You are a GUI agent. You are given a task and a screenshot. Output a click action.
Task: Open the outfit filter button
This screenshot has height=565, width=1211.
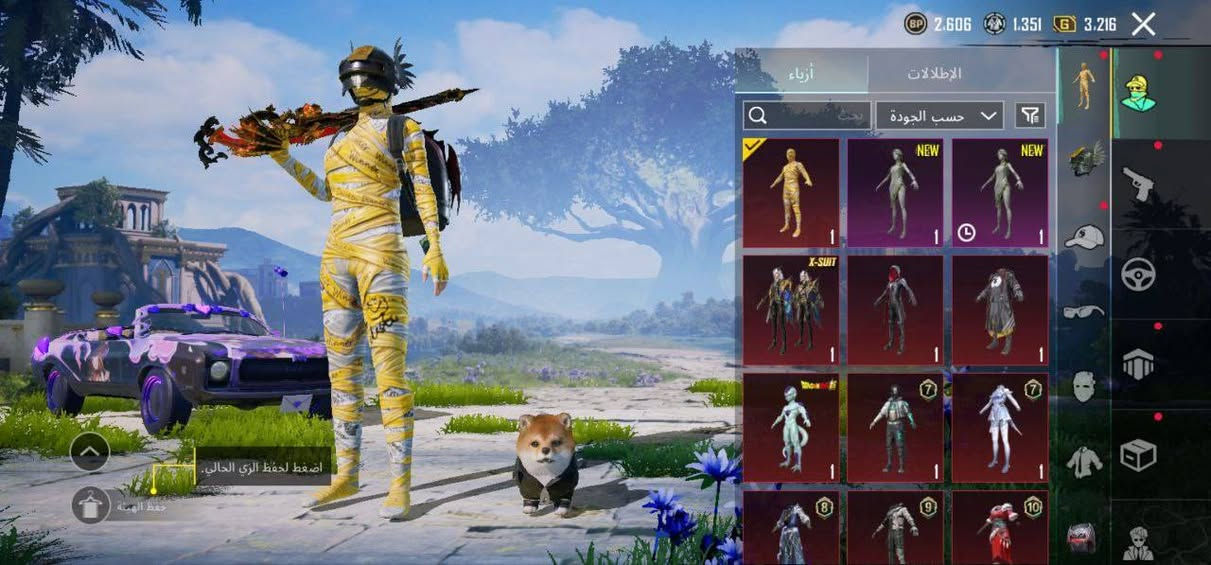1030,116
